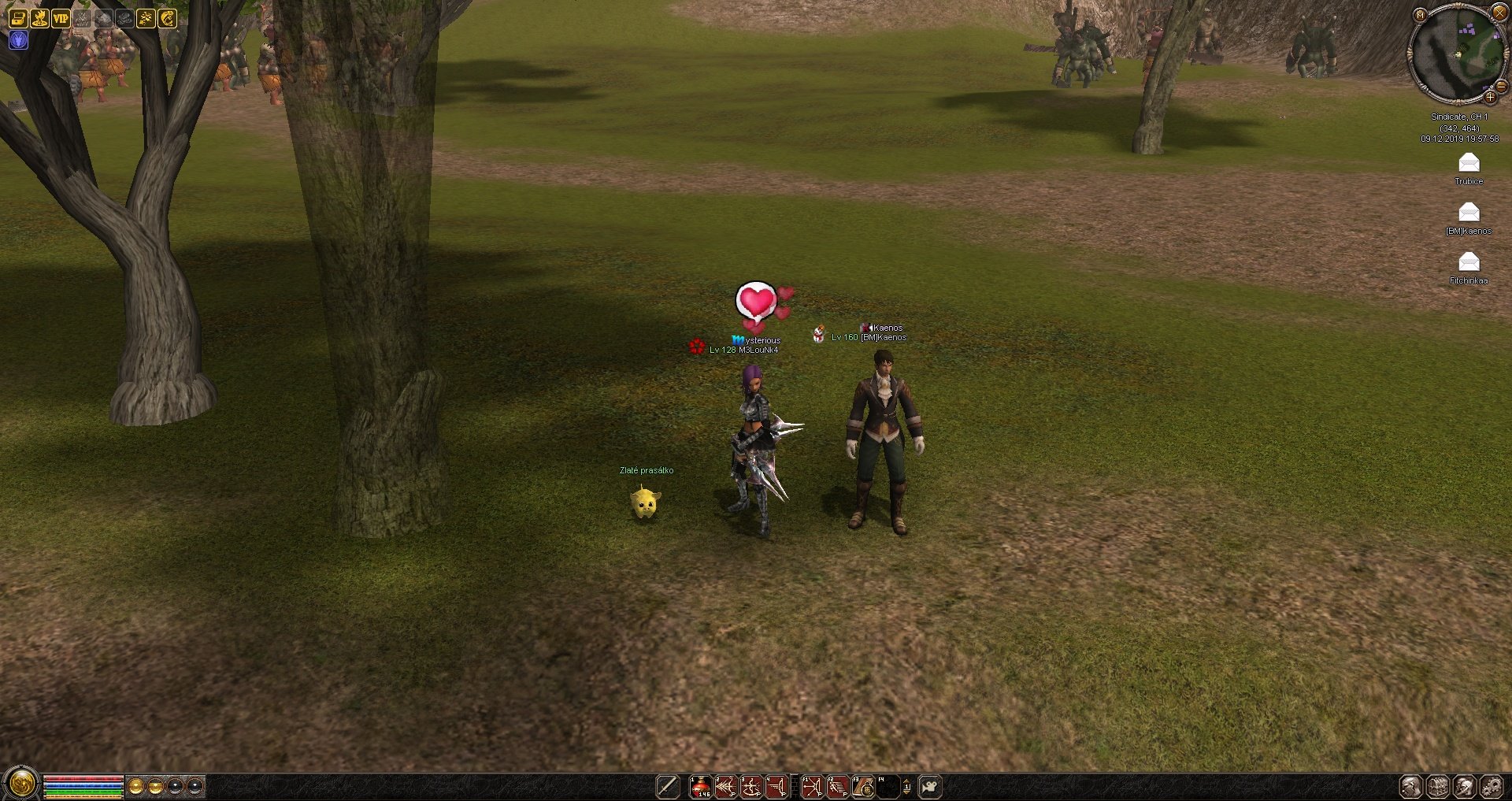Toggle the camera mode button
Screen dimensions: 1512x801
(x=930, y=786)
